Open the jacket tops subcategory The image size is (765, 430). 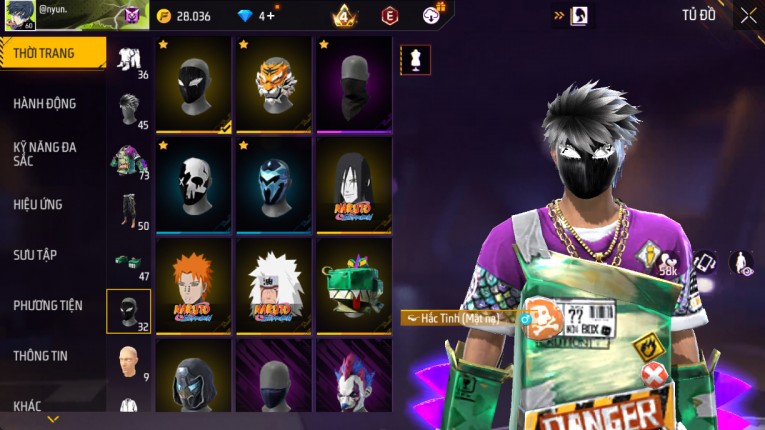pyautogui.click(x=129, y=160)
